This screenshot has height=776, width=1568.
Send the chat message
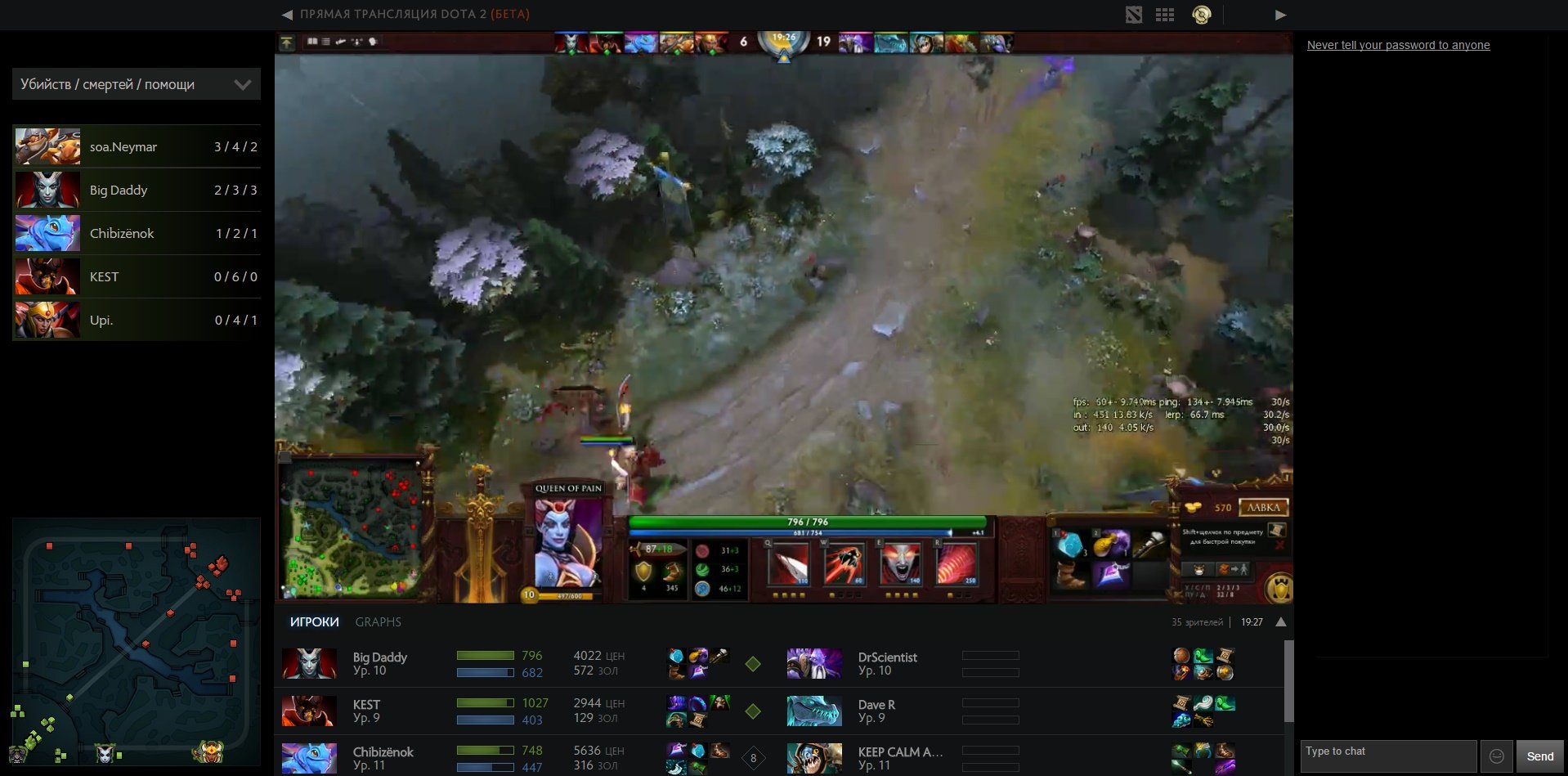click(1539, 756)
